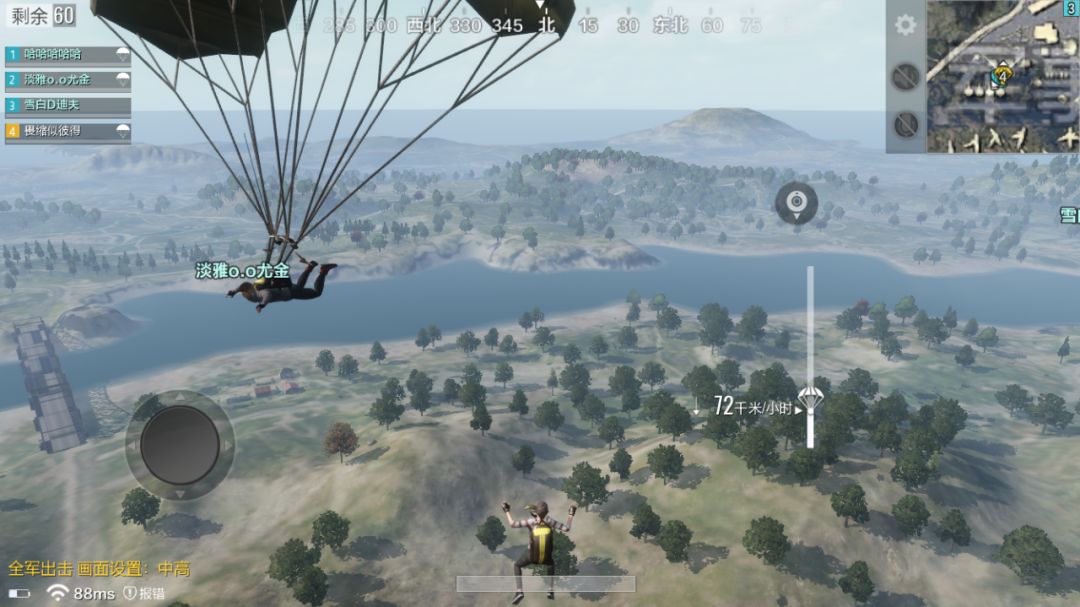Select teammate 3 雪白D迪夫 in squad list
The image size is (1080, 607).
click(x=68, y=105)
